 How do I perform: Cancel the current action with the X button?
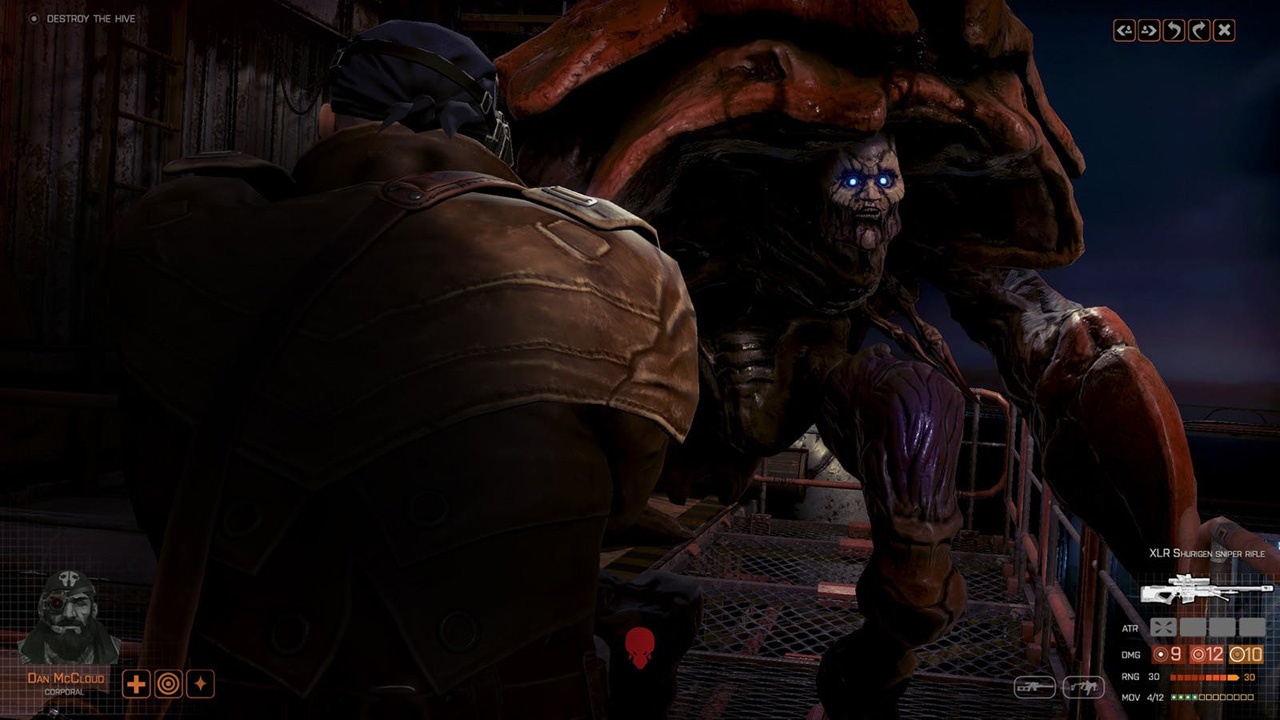(1224, 30)
